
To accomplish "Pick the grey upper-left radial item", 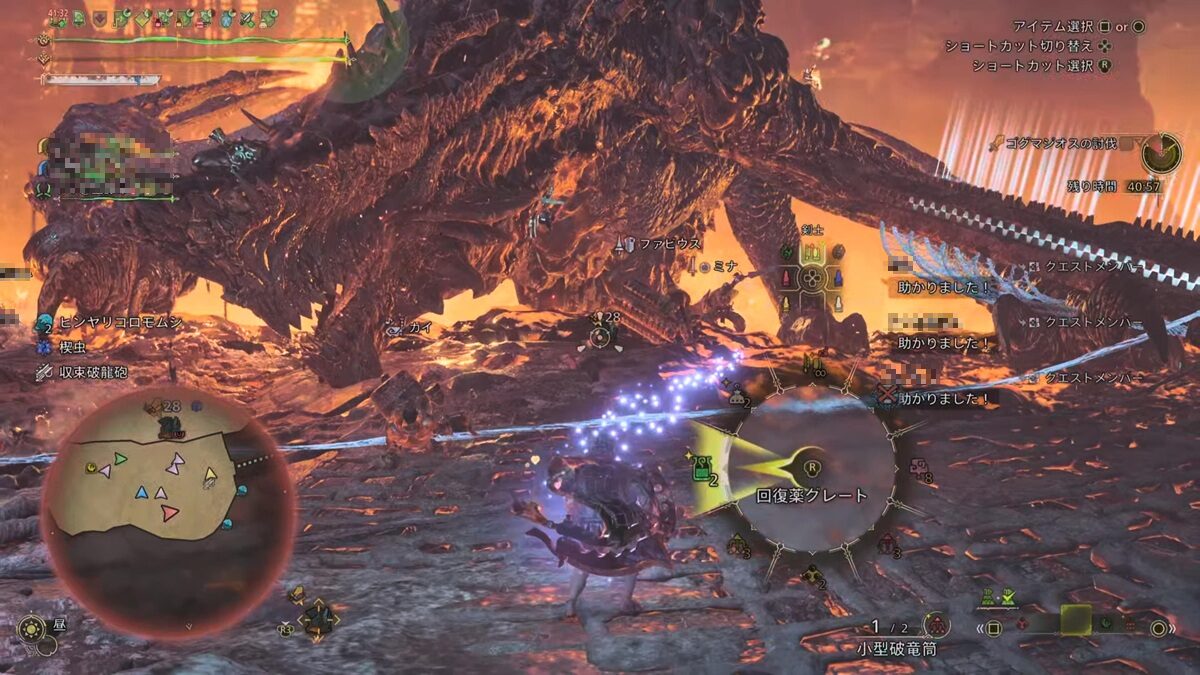I will coord(739,397).
